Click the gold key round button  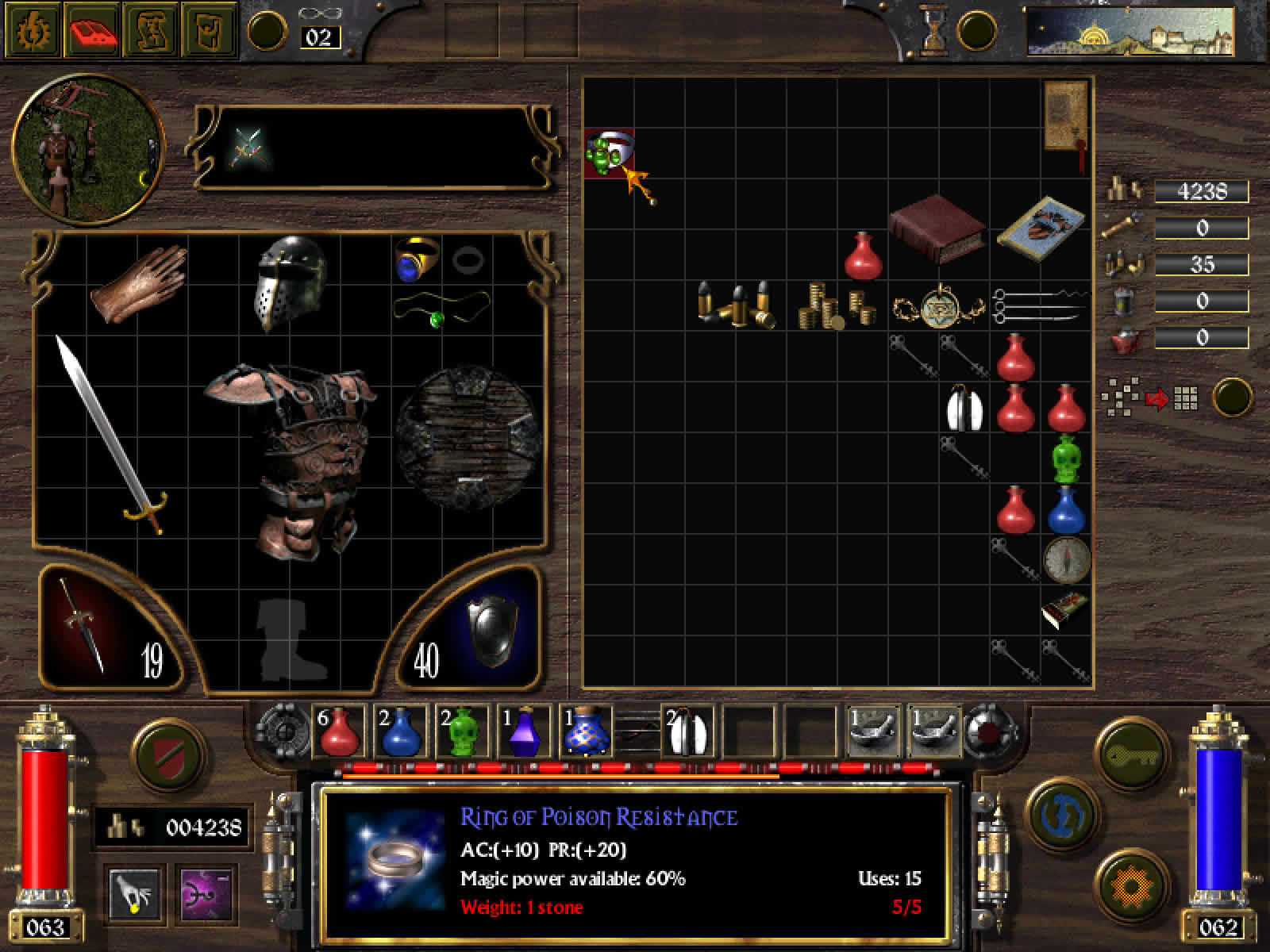(x=1129, y=754)
